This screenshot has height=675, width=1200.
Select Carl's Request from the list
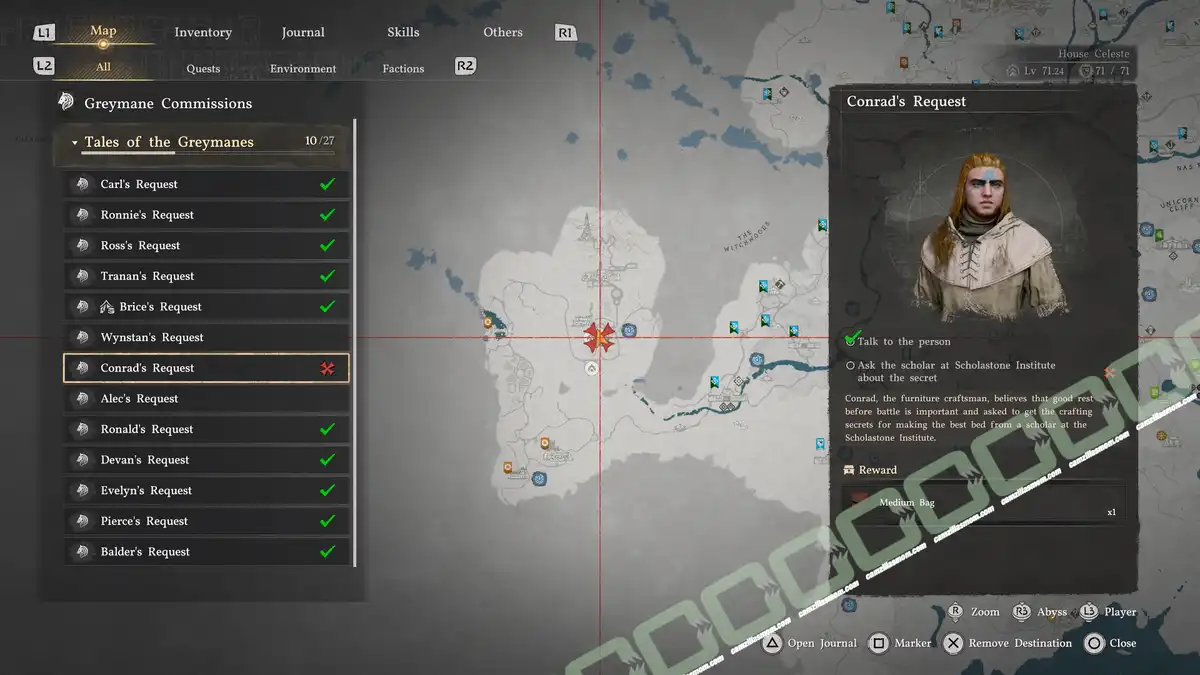click(206, 184)
